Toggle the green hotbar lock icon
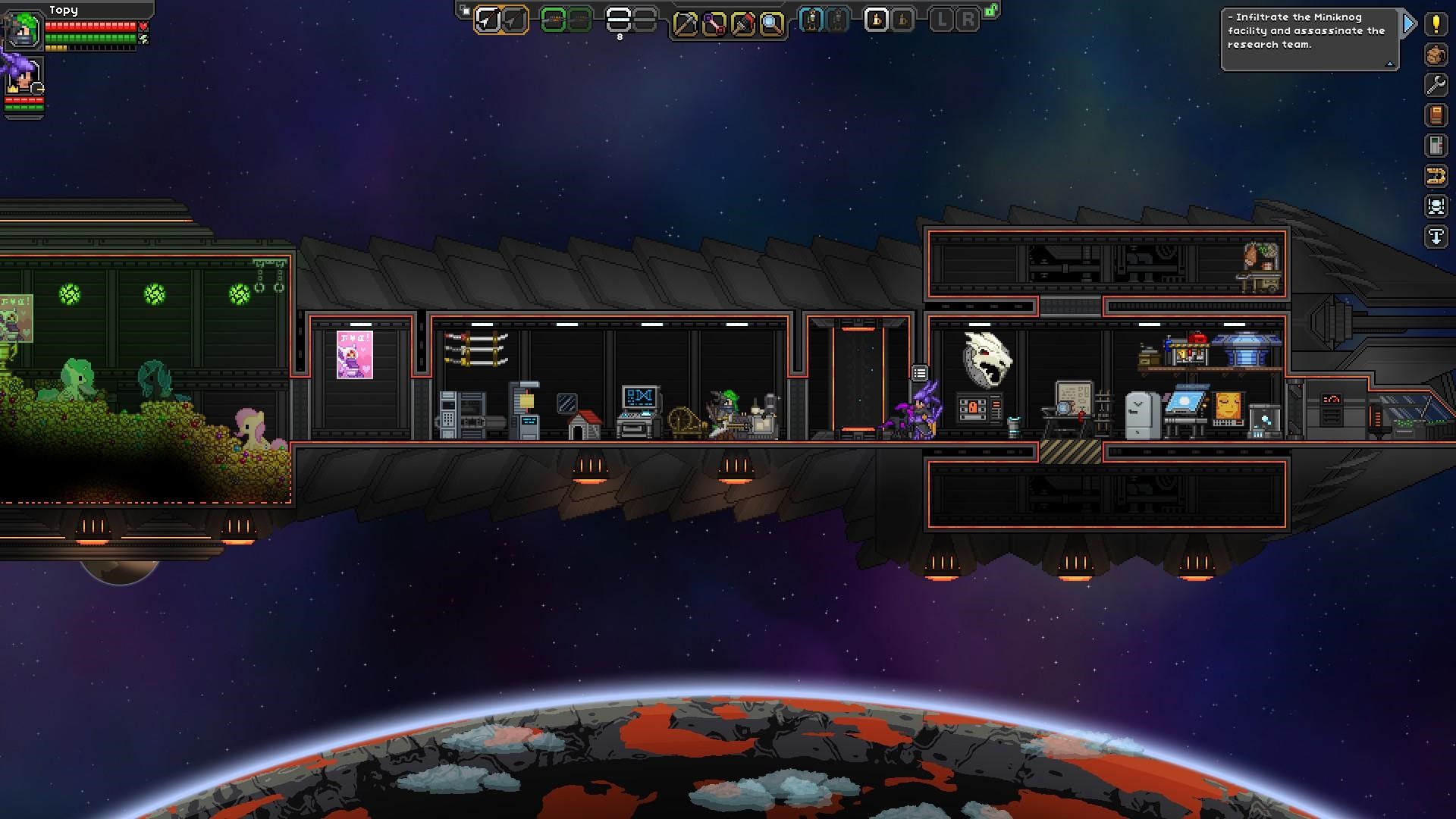Image resolution: width=1456 pixels, height=819 pixels. (x=991, y=11)
